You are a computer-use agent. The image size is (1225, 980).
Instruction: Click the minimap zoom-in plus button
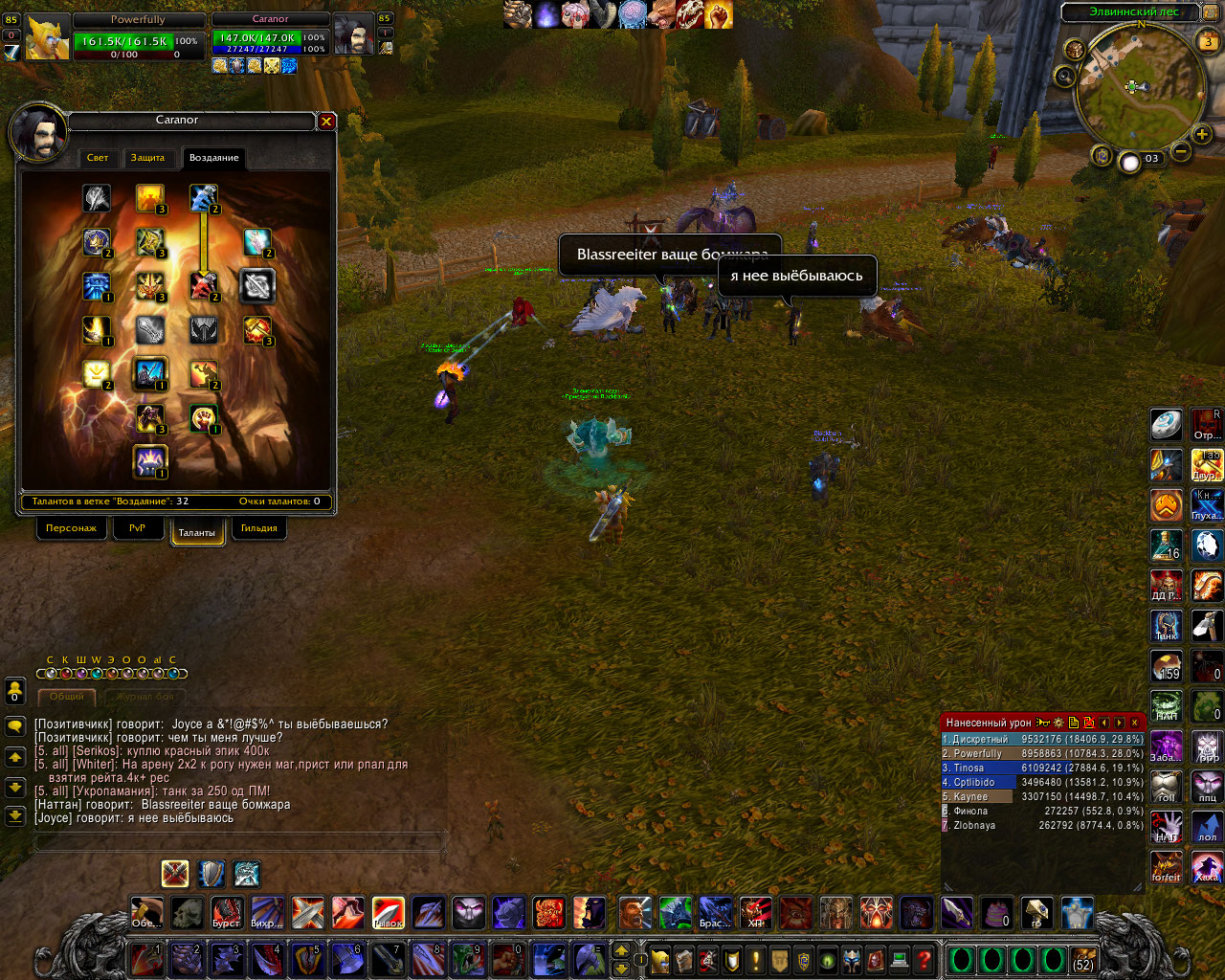tap(1203, 134)
